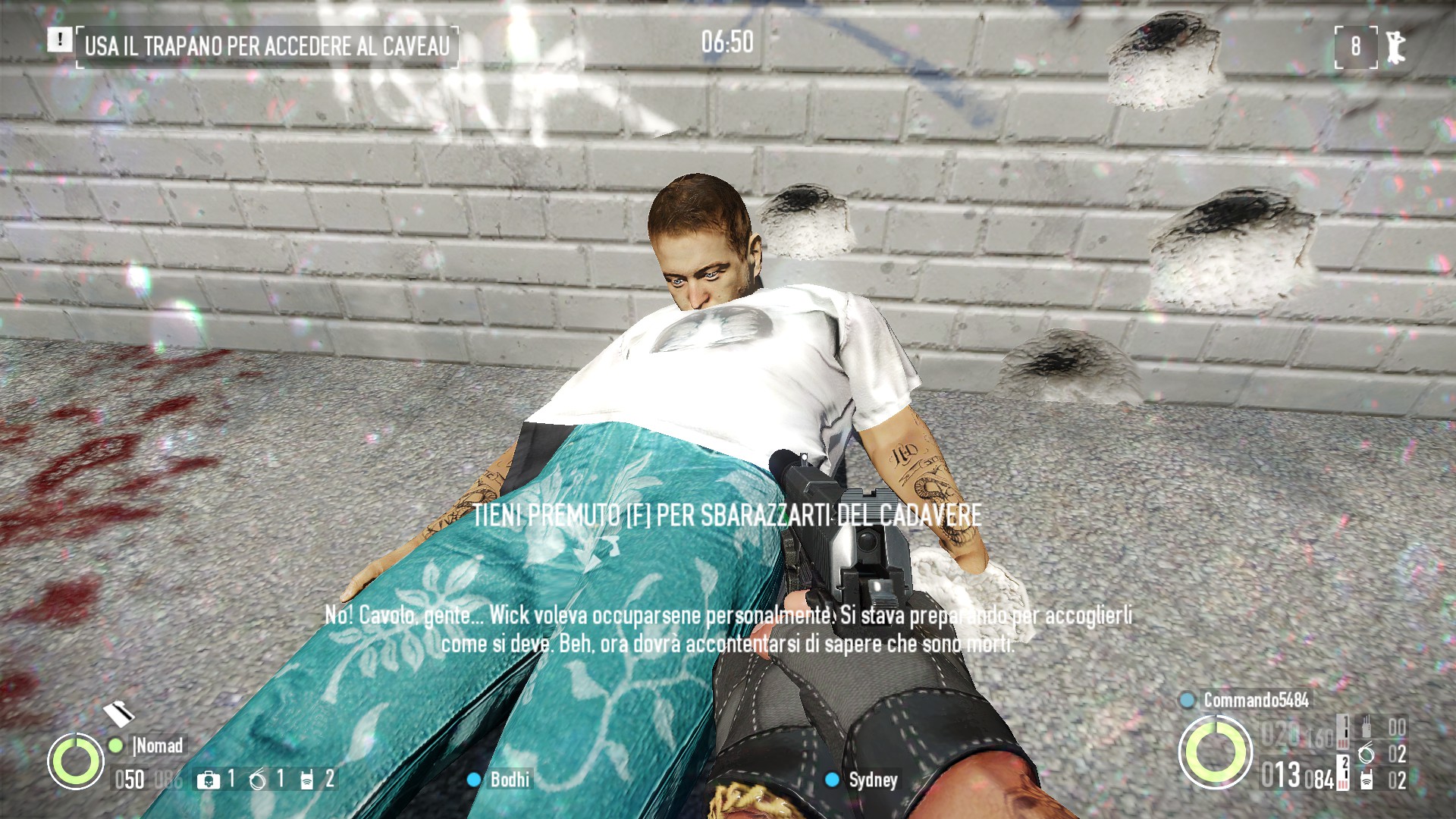Screen dimensions: 1456x819
Task: Select Nomad's ECM jammer icon
Action: [x=307, y=780]
